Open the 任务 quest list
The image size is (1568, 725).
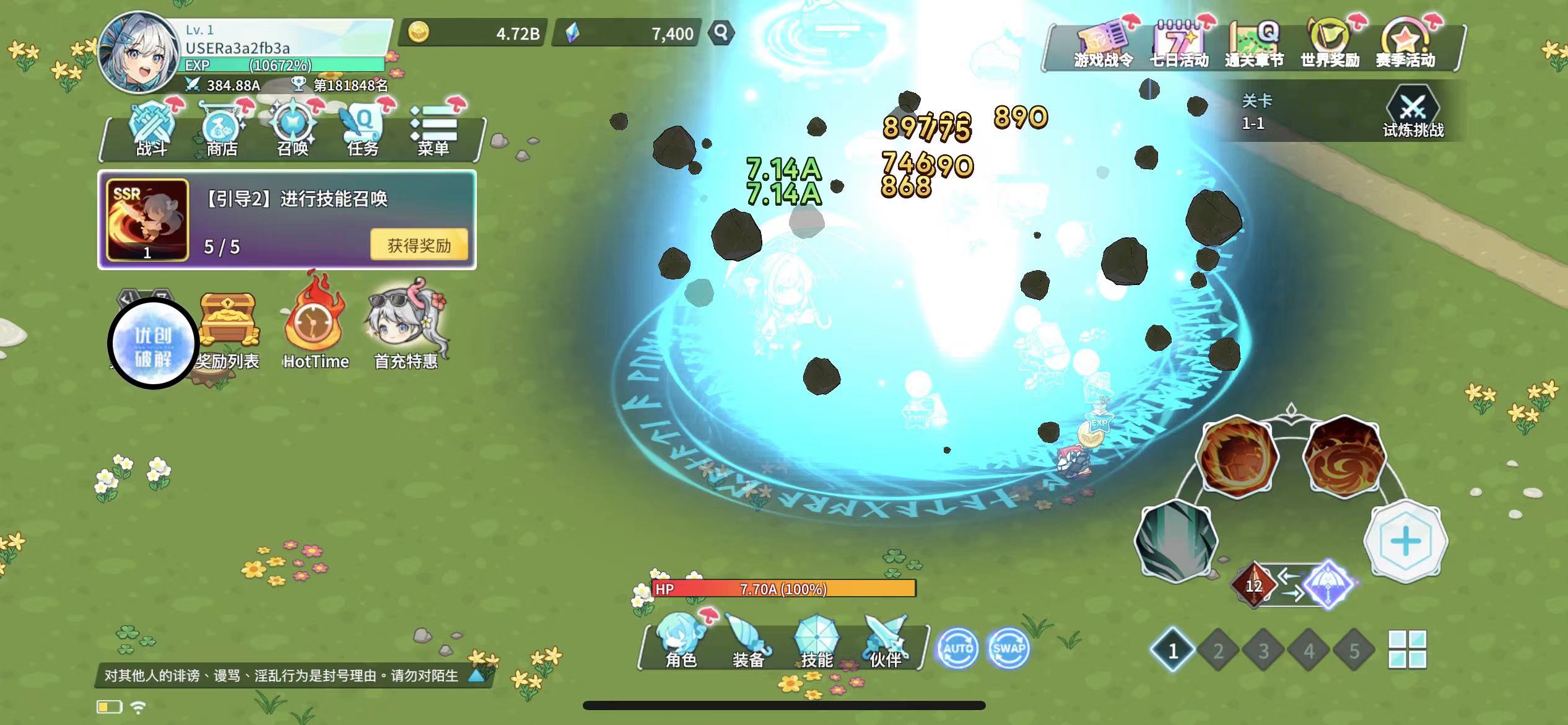click(363, 131)
